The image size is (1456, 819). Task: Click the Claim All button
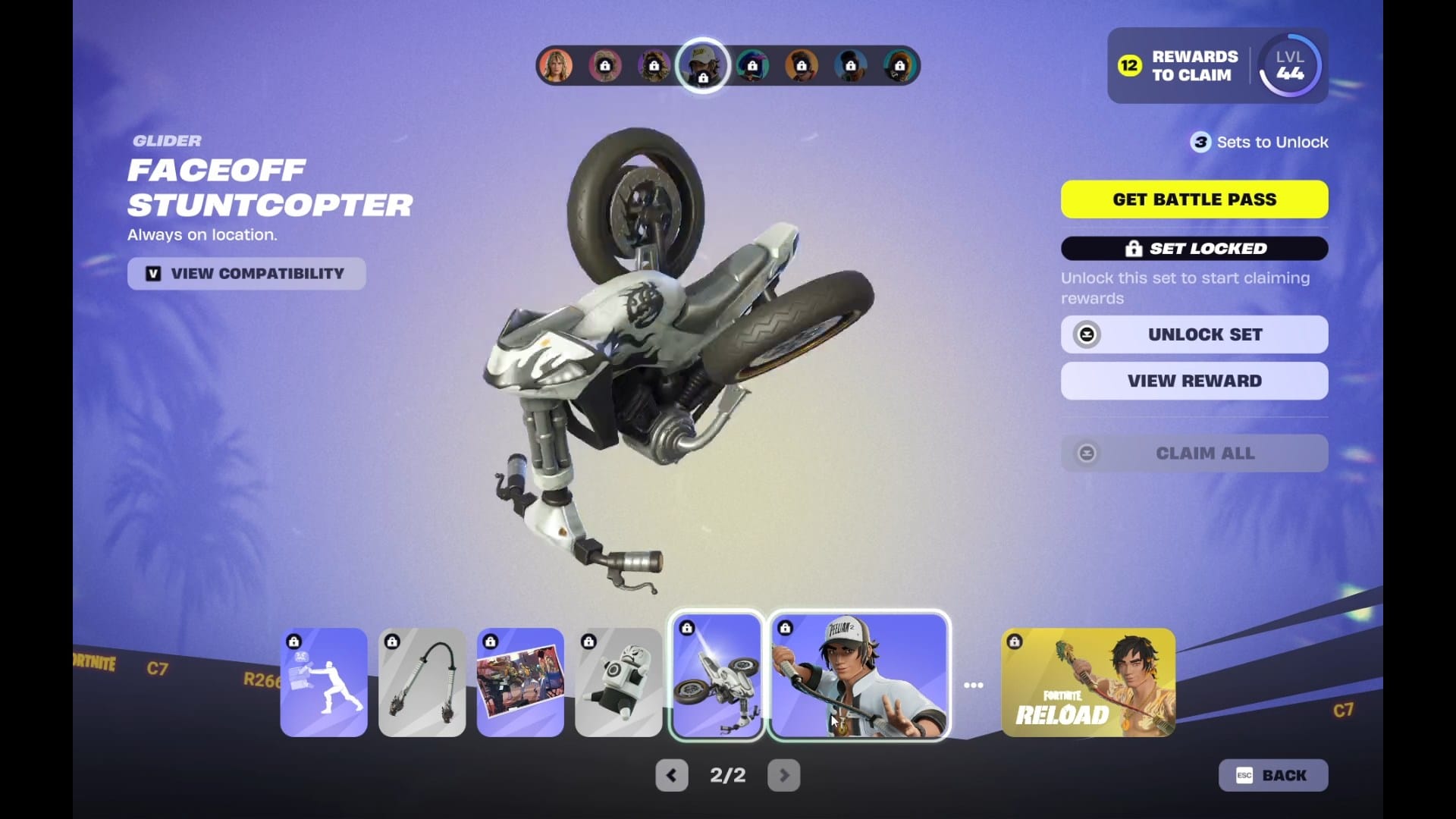(x=1194, y=453)
